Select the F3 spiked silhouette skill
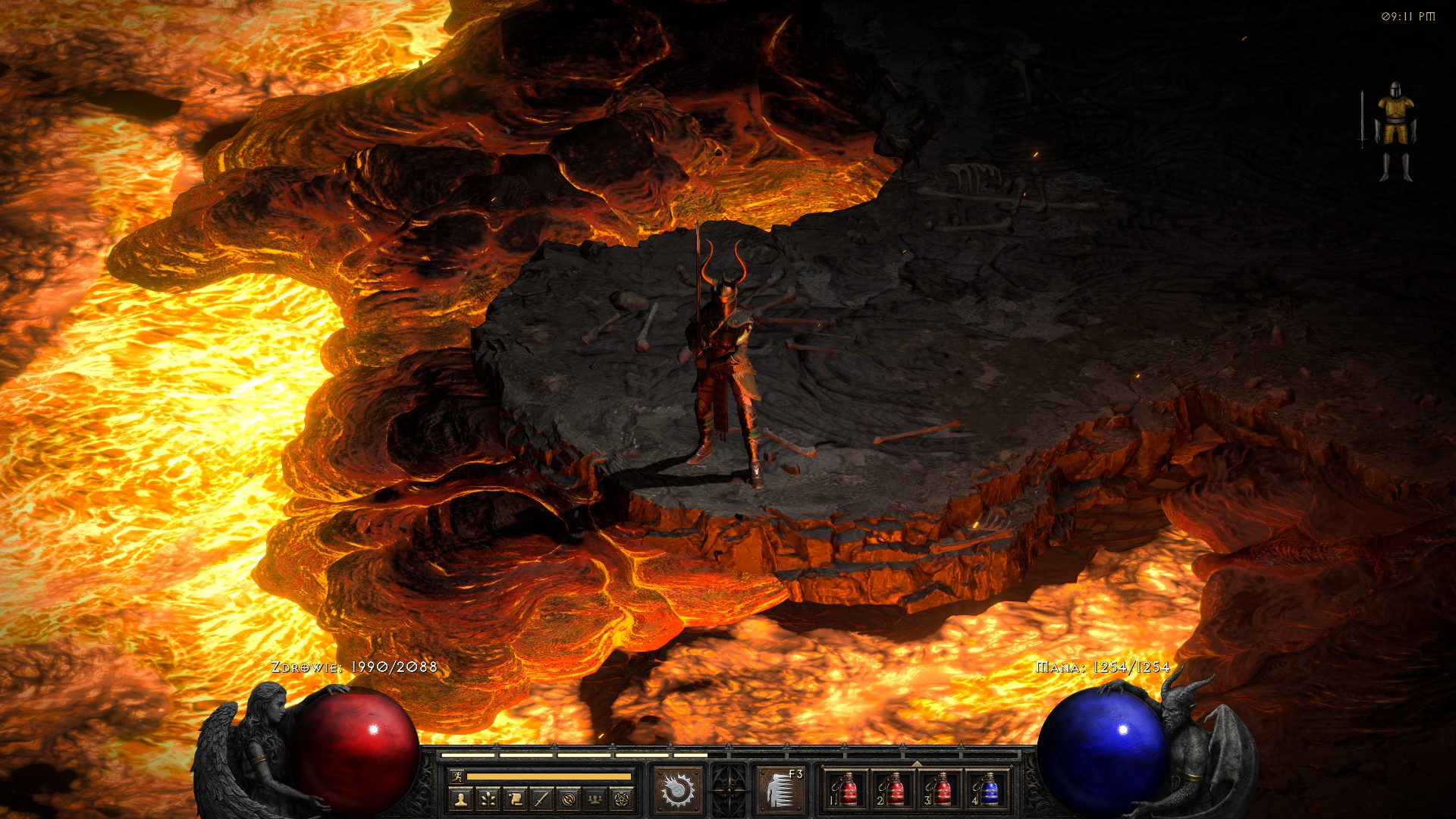The width and height of the screenshot is (1456, 819). [780, 790]
